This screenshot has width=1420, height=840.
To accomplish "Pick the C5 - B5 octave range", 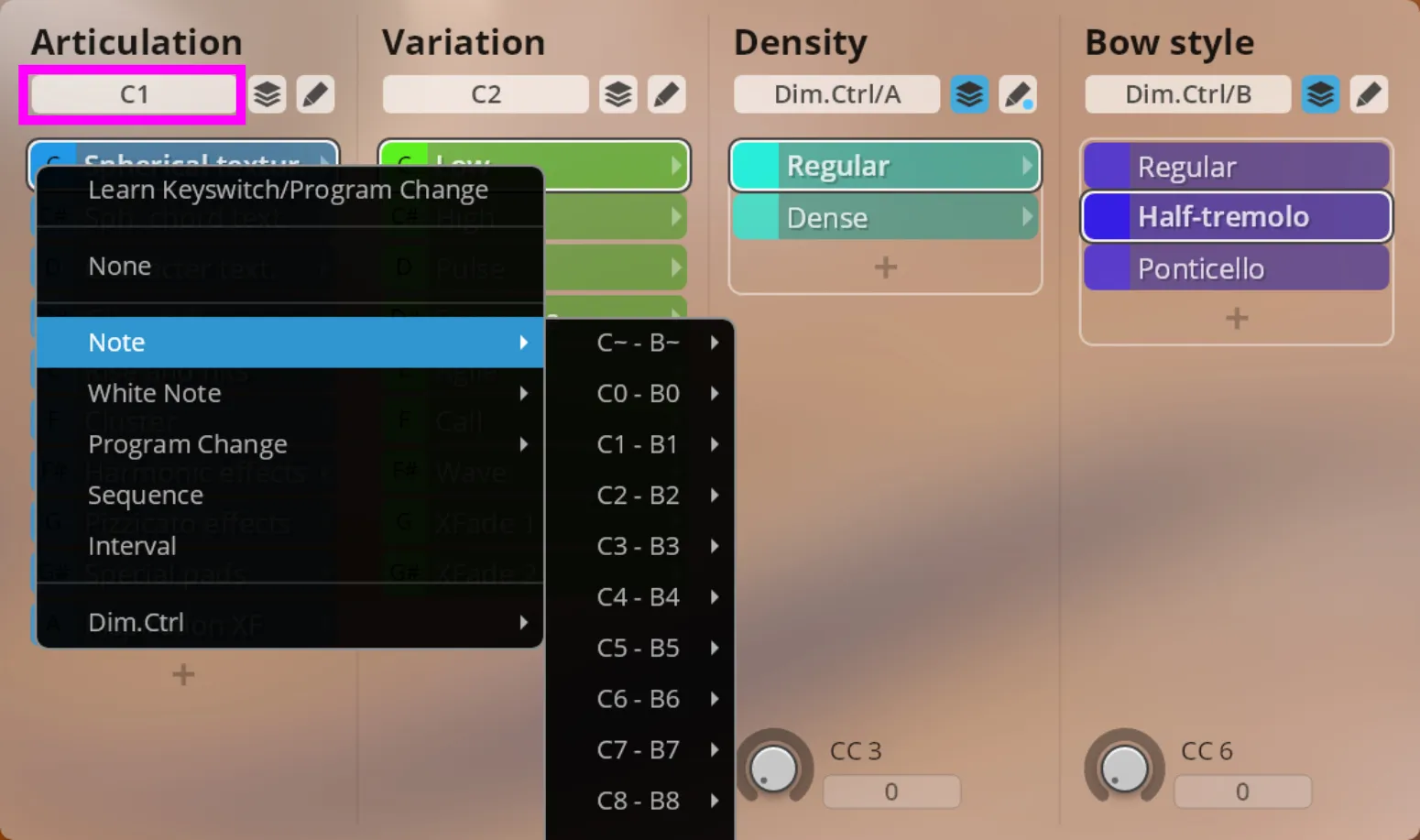I will [x=639, y=648].
